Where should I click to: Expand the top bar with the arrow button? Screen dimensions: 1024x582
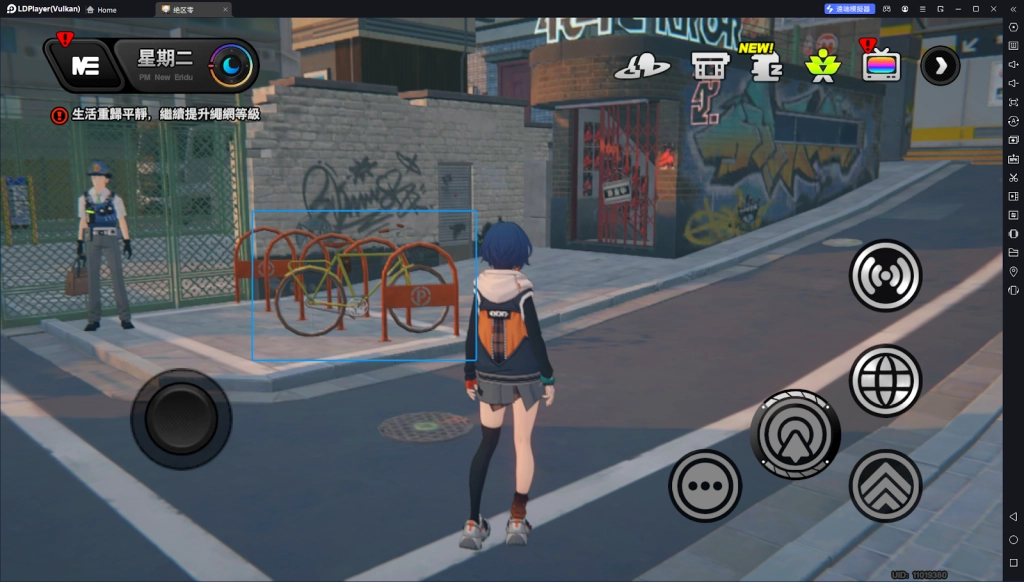point(940,66)
